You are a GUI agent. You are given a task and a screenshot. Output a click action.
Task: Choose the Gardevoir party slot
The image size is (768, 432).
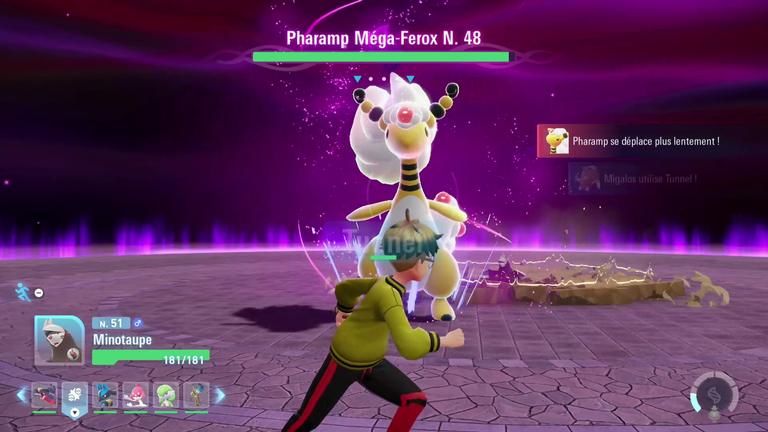click(x=166, y=395)
